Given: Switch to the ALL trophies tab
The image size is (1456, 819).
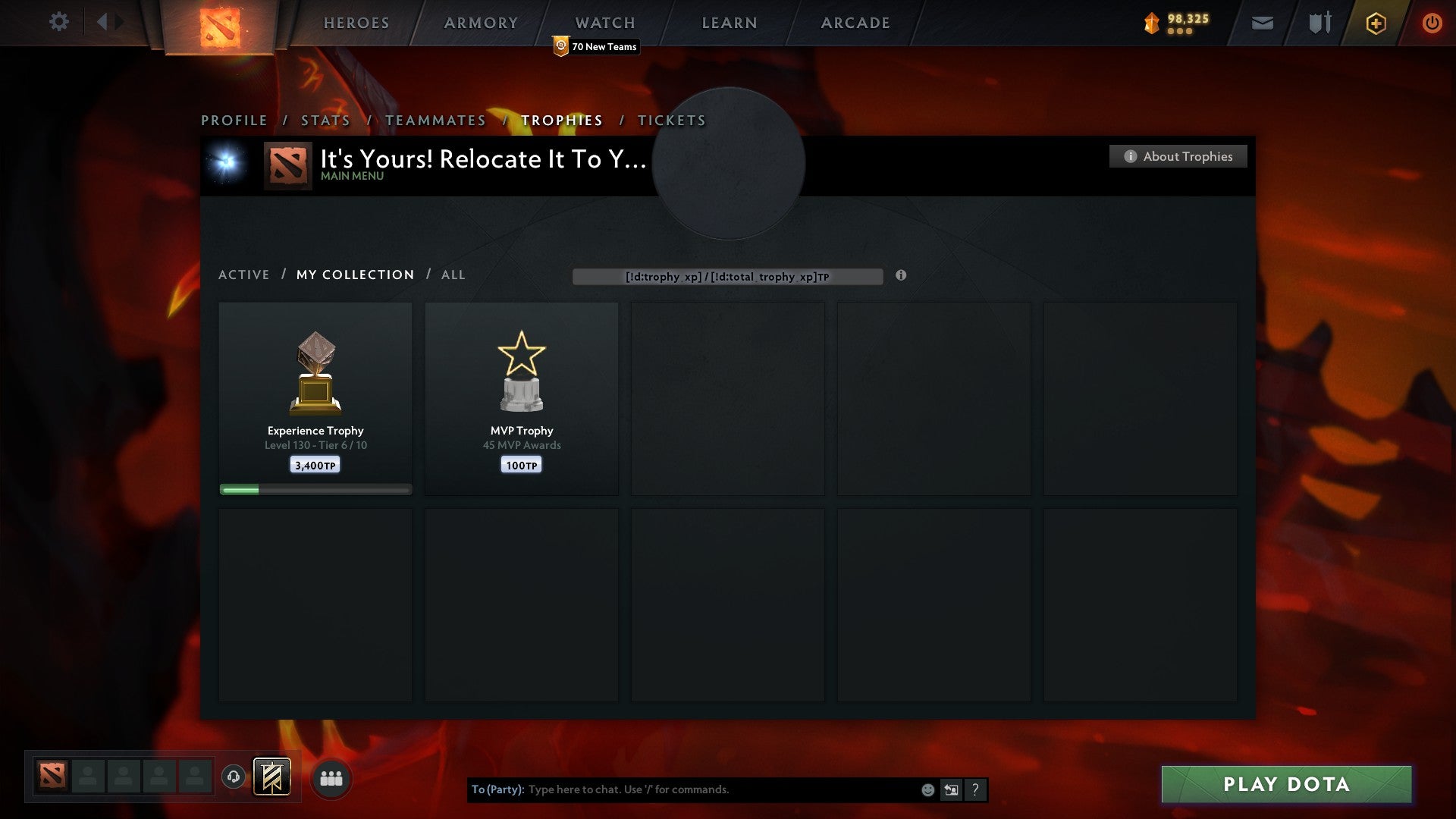Looking at the screenshot, I should coord(453,275).
